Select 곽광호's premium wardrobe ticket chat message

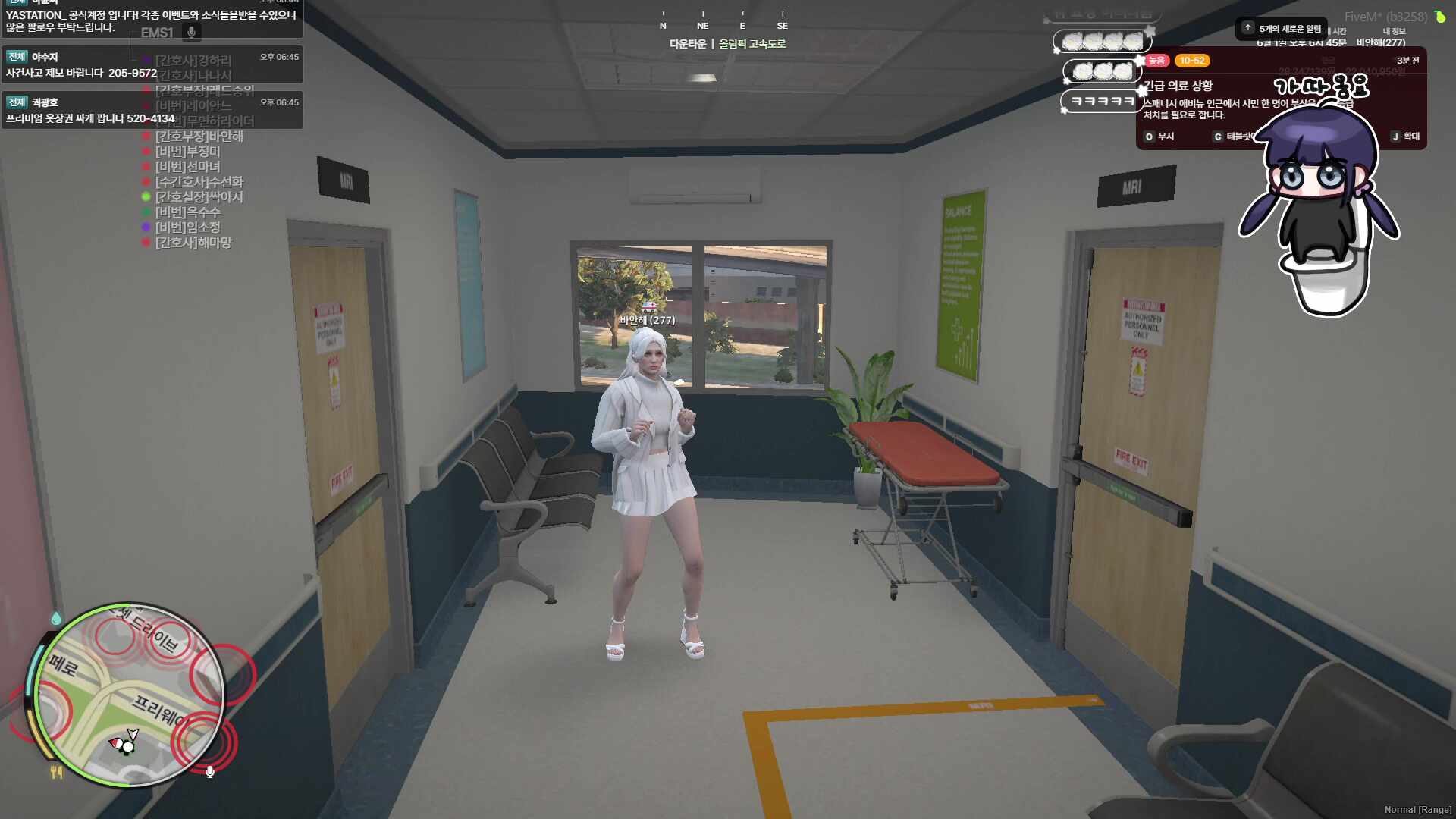click(x=152, y=111)
